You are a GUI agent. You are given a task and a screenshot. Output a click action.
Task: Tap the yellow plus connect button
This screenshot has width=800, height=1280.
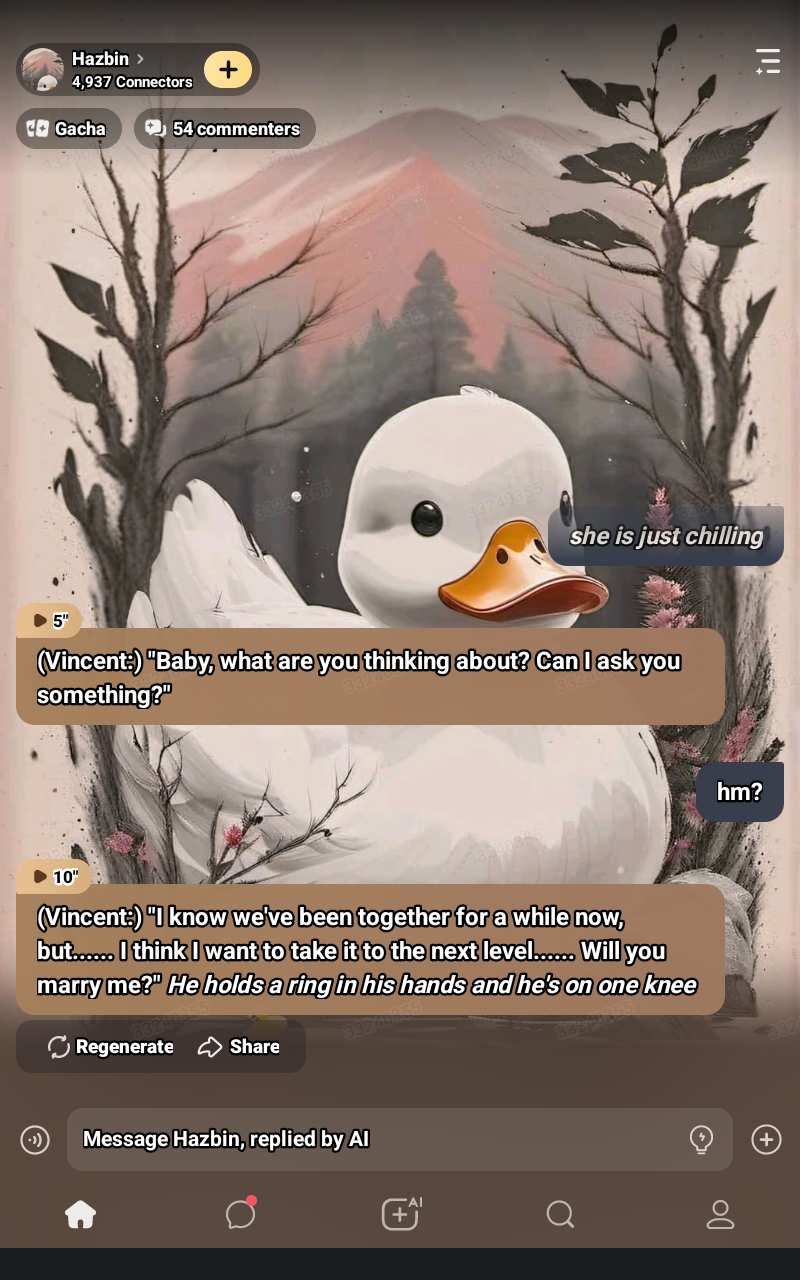click(228, 69)
